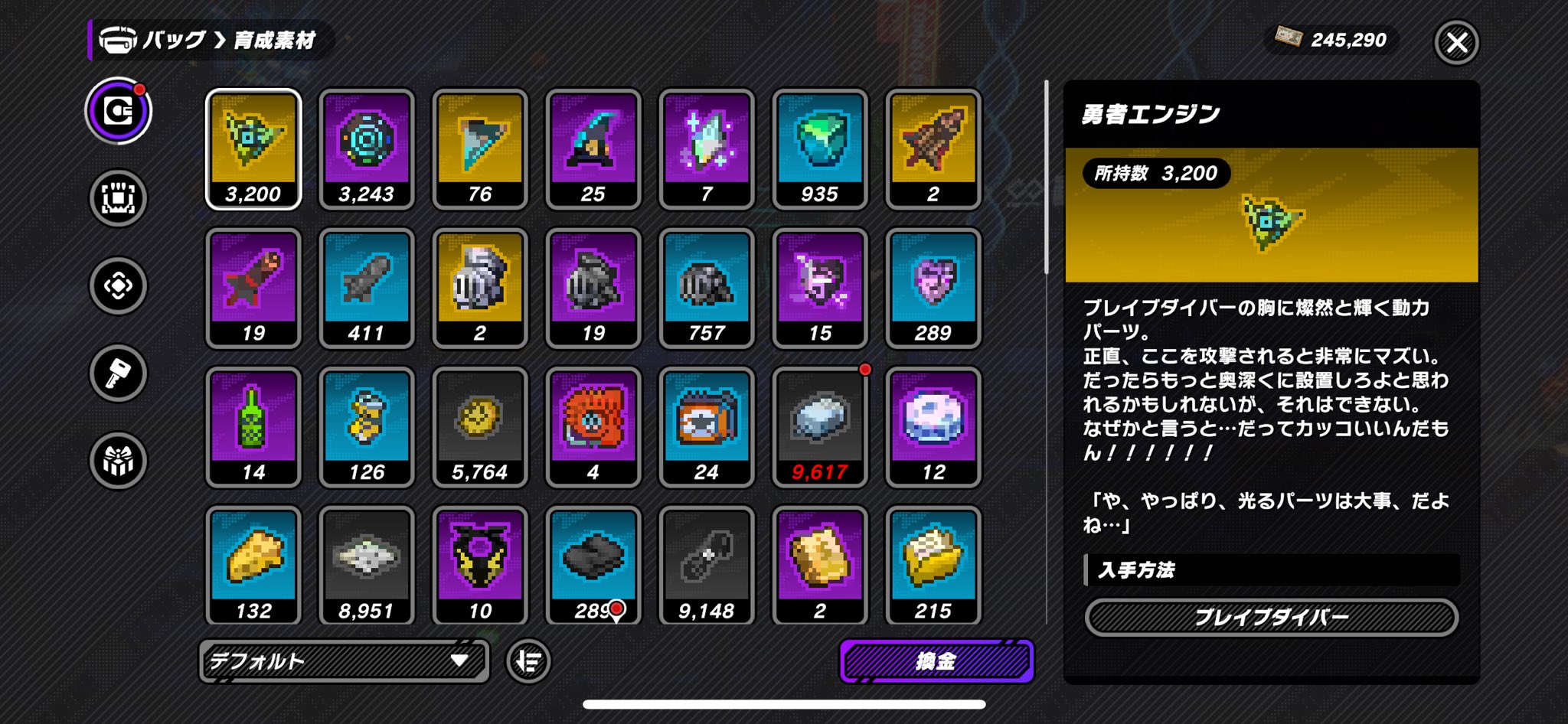
Task: Pick the witch hat item with 25
Action: tap(593, 148)
